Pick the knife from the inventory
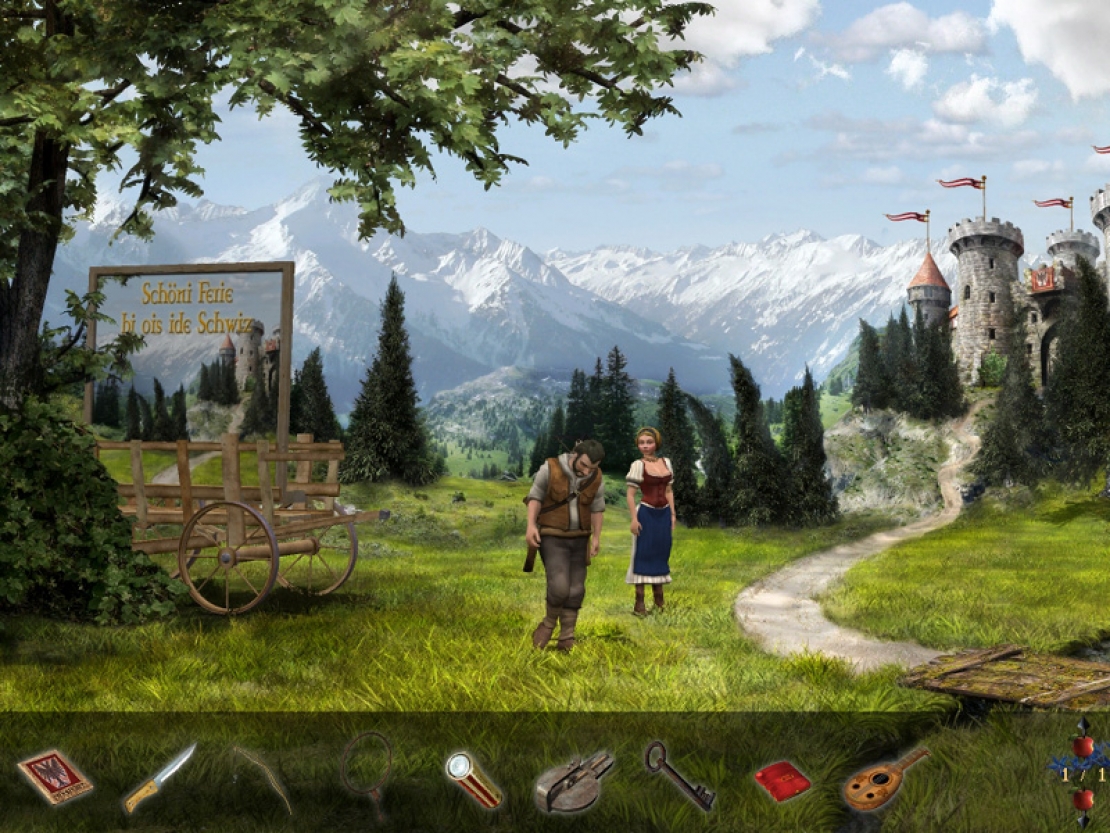 pyautogui.click(x=158, y=778)
